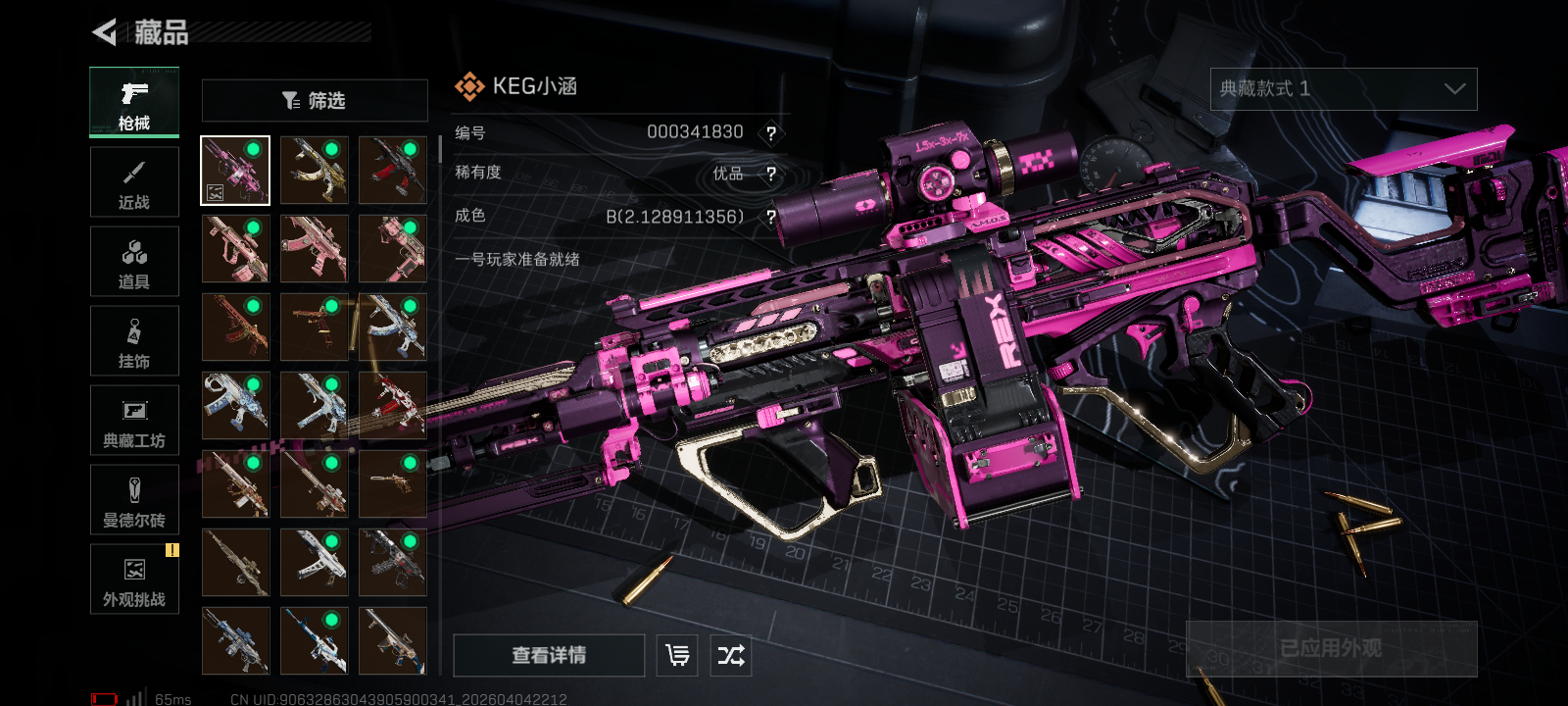The image size is (1568, 706).
Task: Show help for 成色 condition value
Action: [x=771, y=217]
